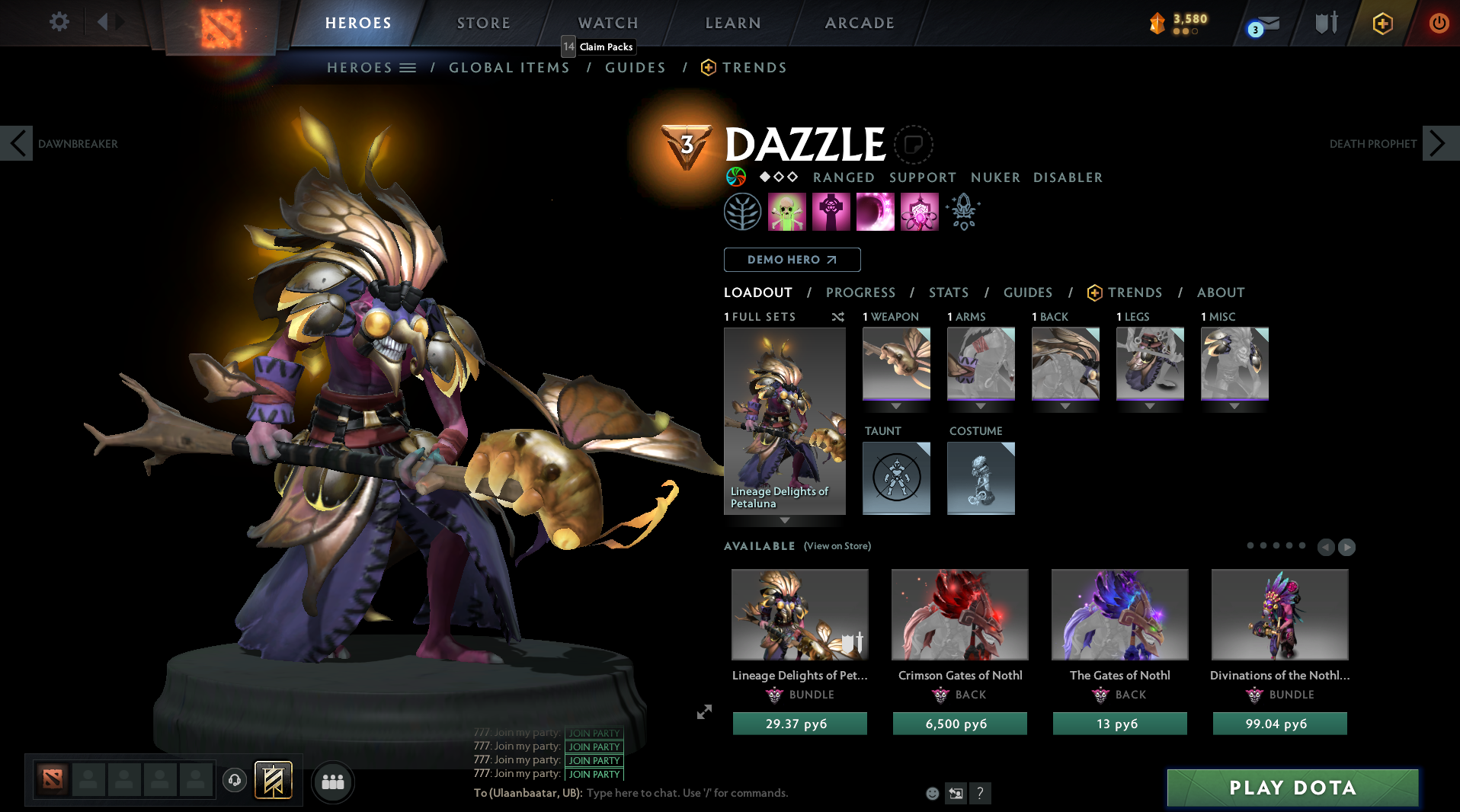The height and width of the screenshot is (812, 1460).
Task: Open the settings gear menu
Action: point(58,22)
